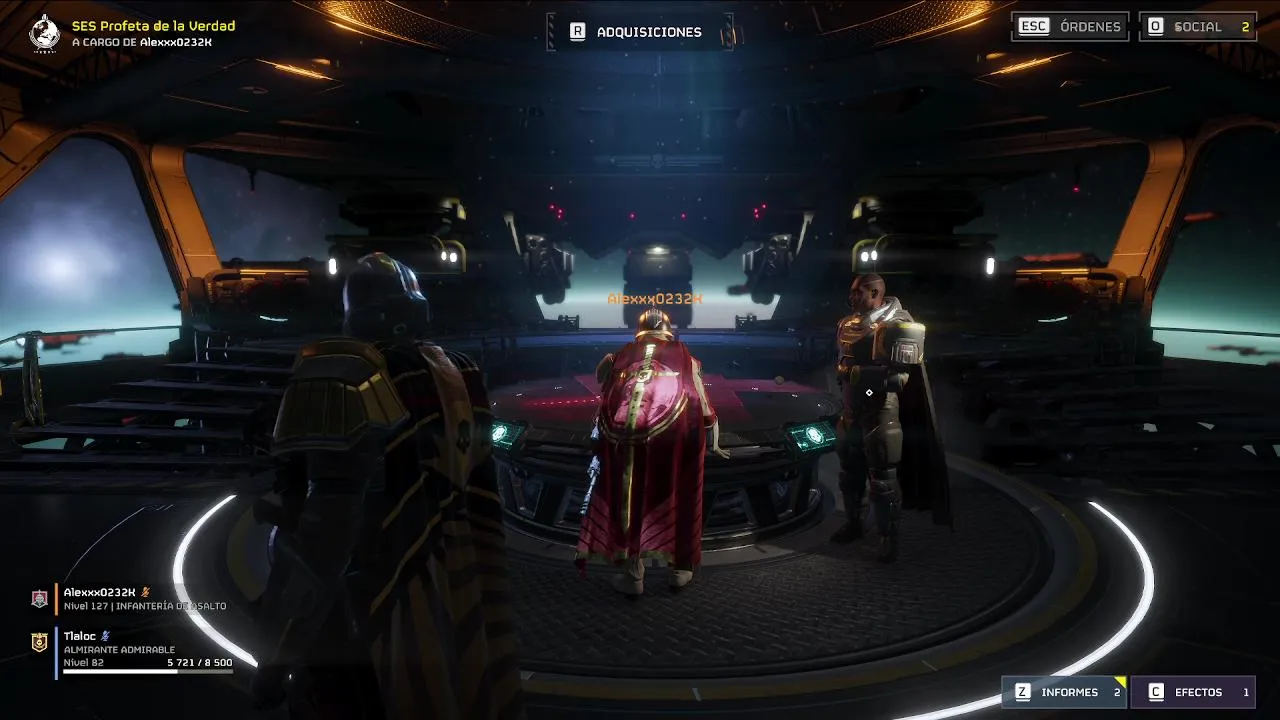Select player Tlaloc in squad list
The image size is (1280, 720).
pyautogui.click(x=80, y=636)
